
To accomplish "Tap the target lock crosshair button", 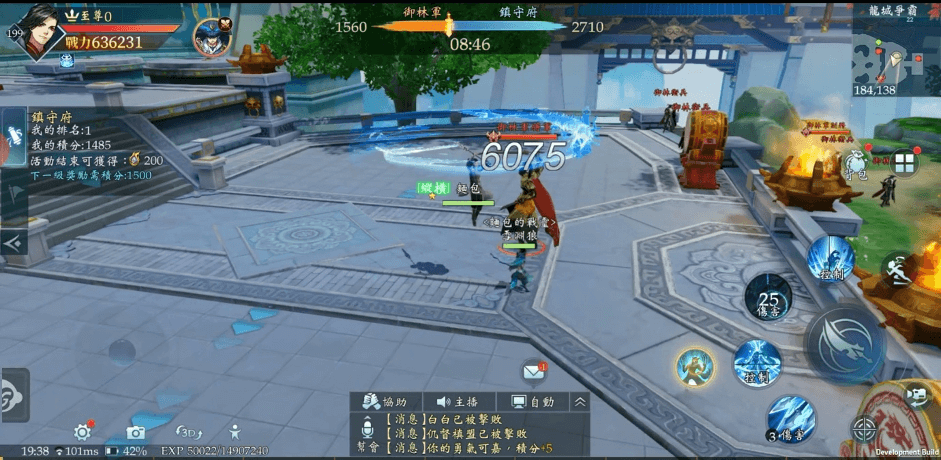I will click(x=863, y=431).
